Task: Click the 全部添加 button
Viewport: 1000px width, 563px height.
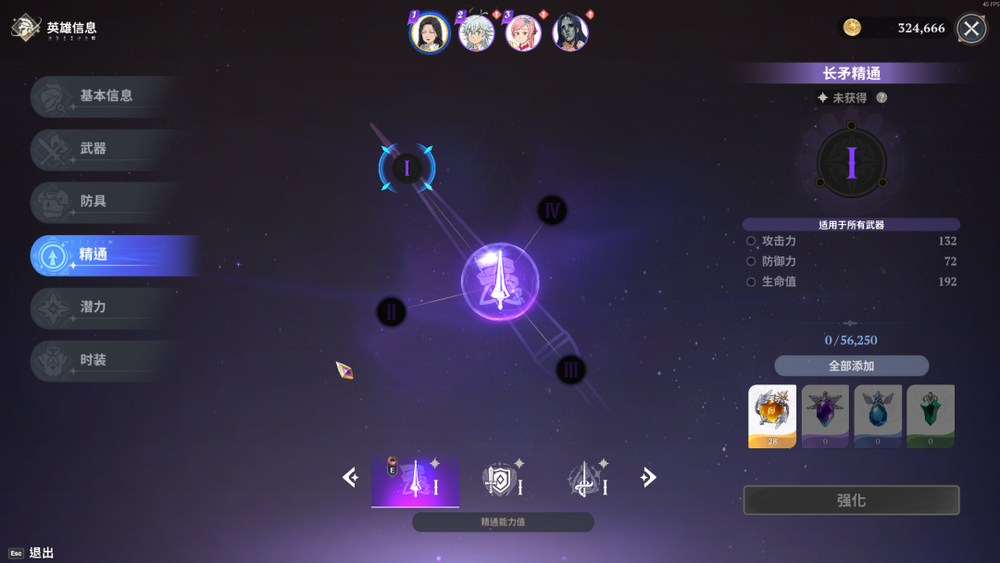Action: click(851, 366)
